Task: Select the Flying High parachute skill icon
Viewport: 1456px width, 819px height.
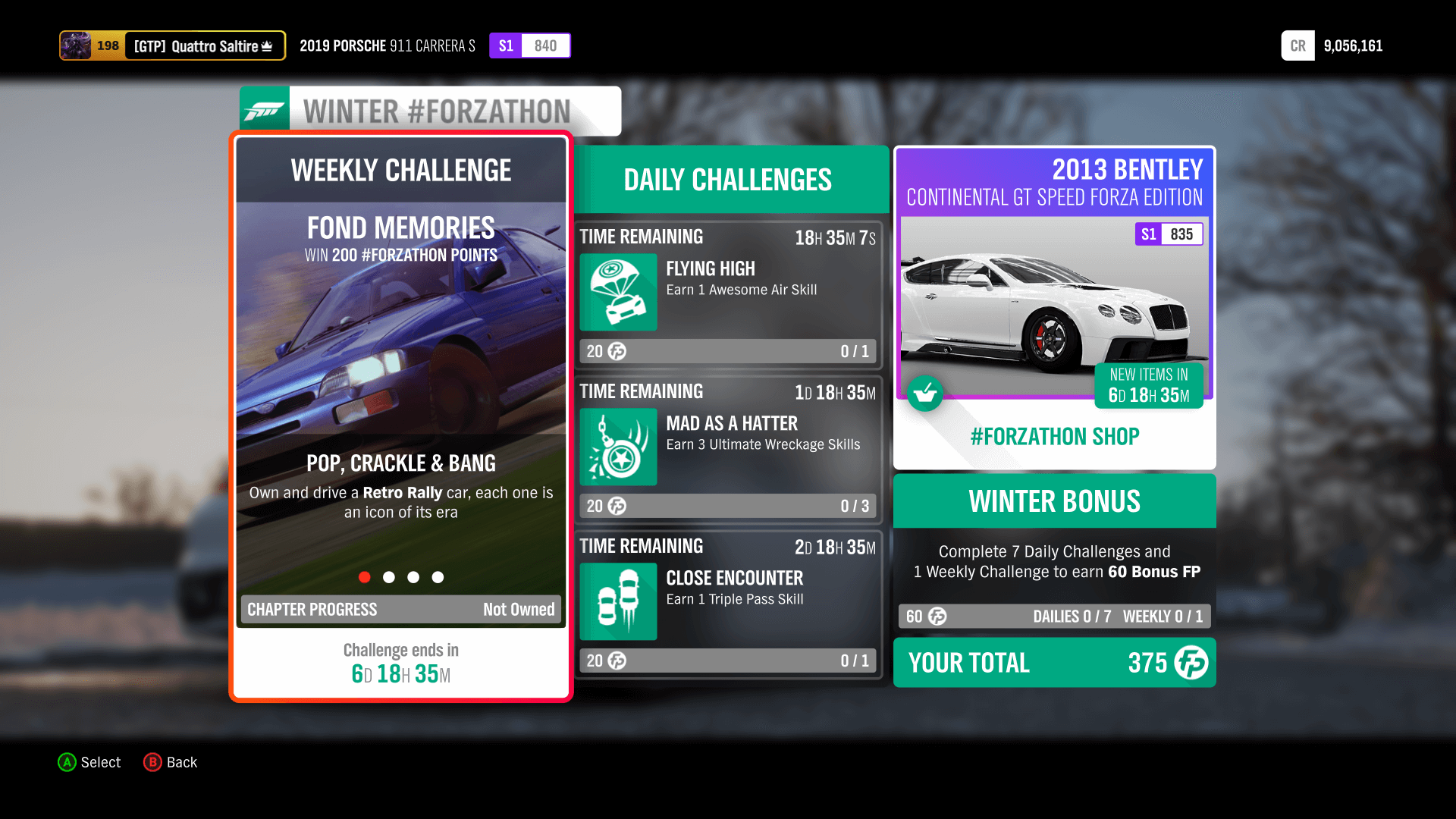Action: pos(617,293)
